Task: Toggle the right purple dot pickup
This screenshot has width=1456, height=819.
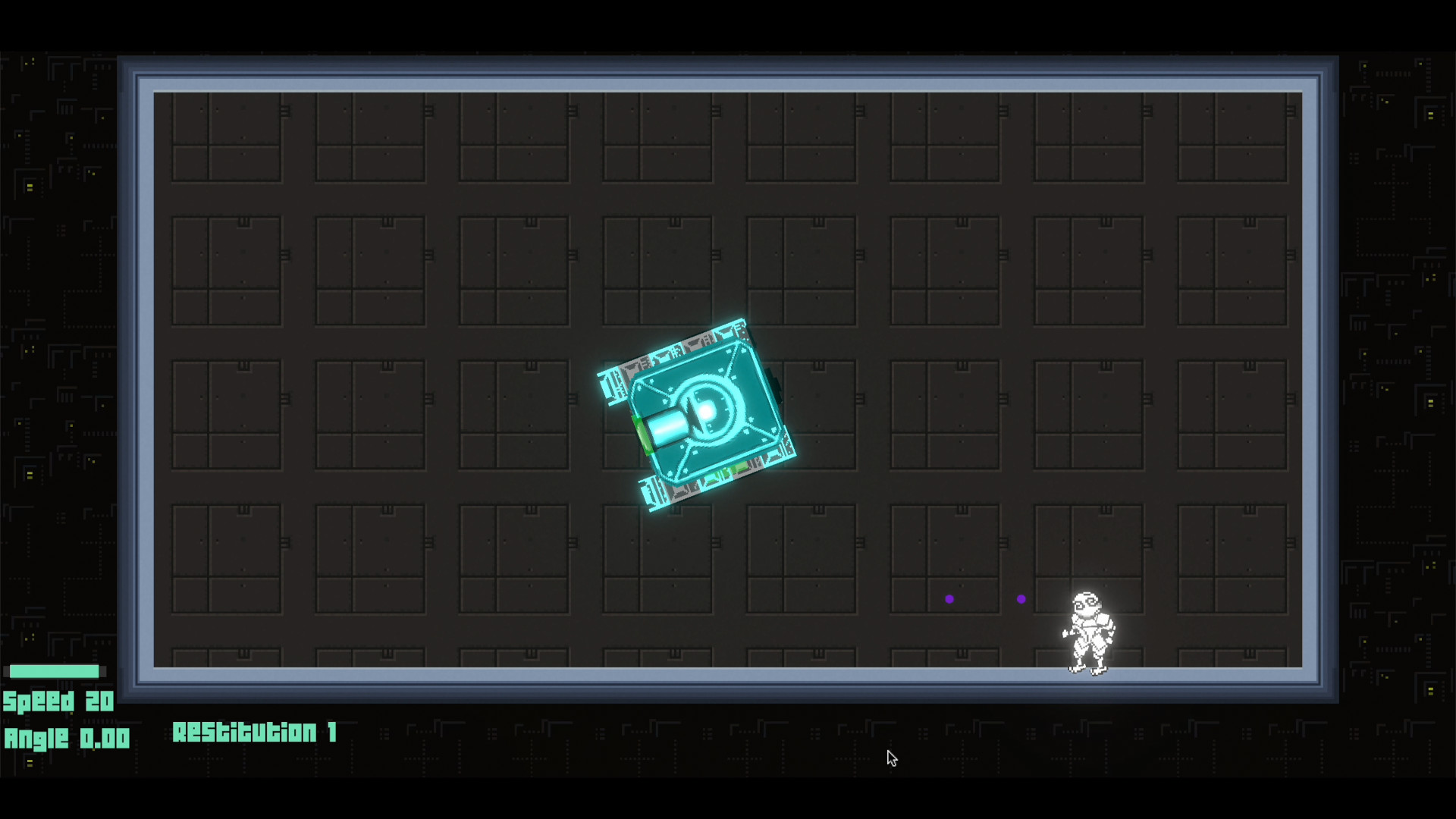Action: (1021, 599)
